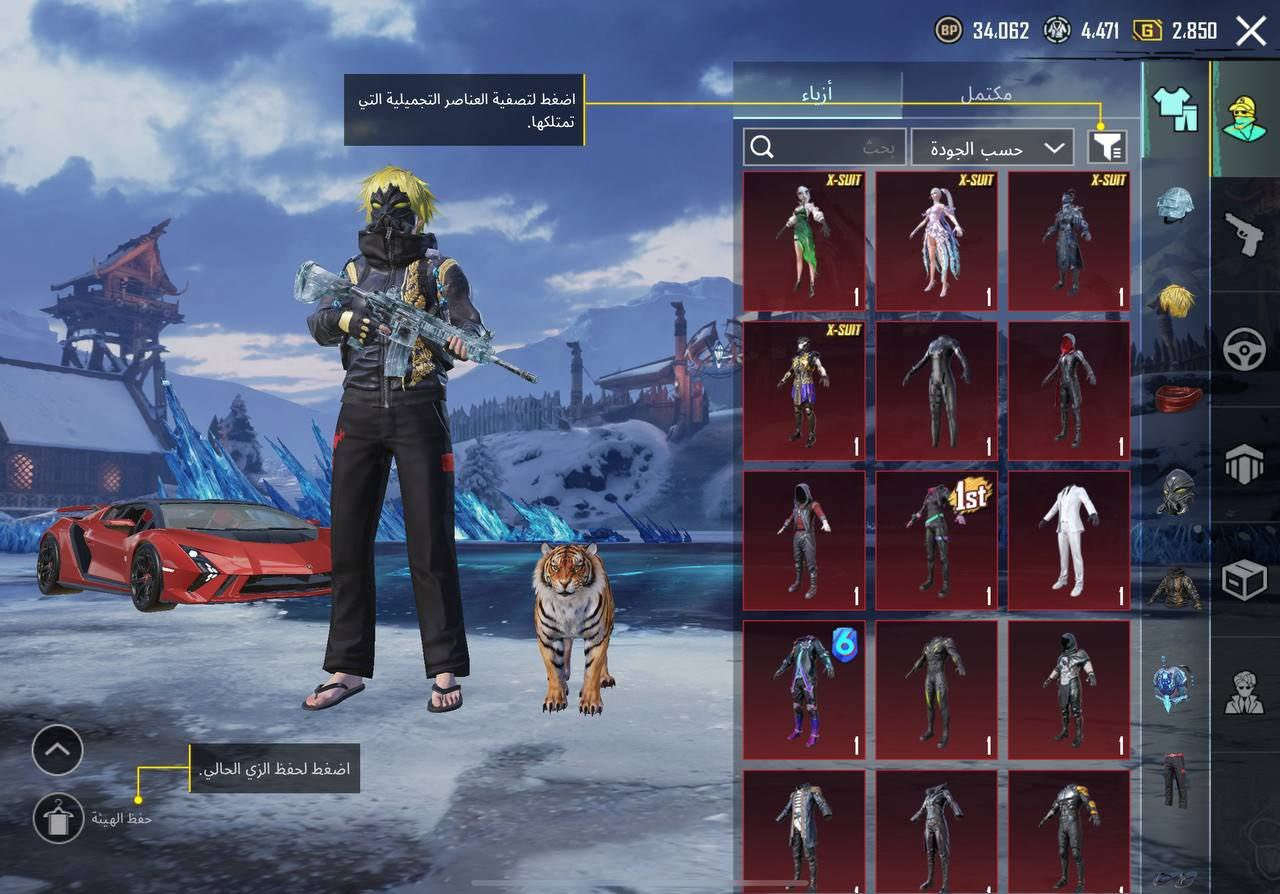
Task: Expand the sort options chevron
Action: click(1056, 147)
